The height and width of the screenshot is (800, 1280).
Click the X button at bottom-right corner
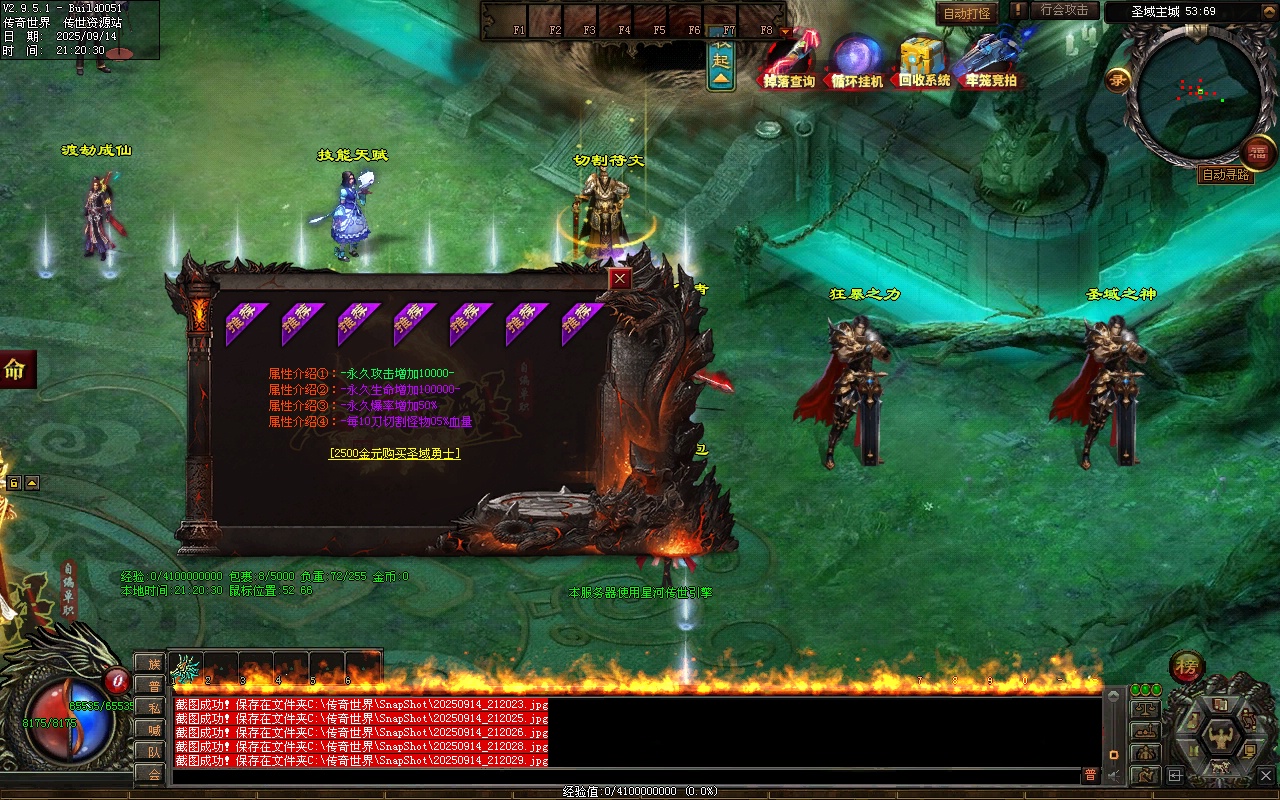[1265, 775]
